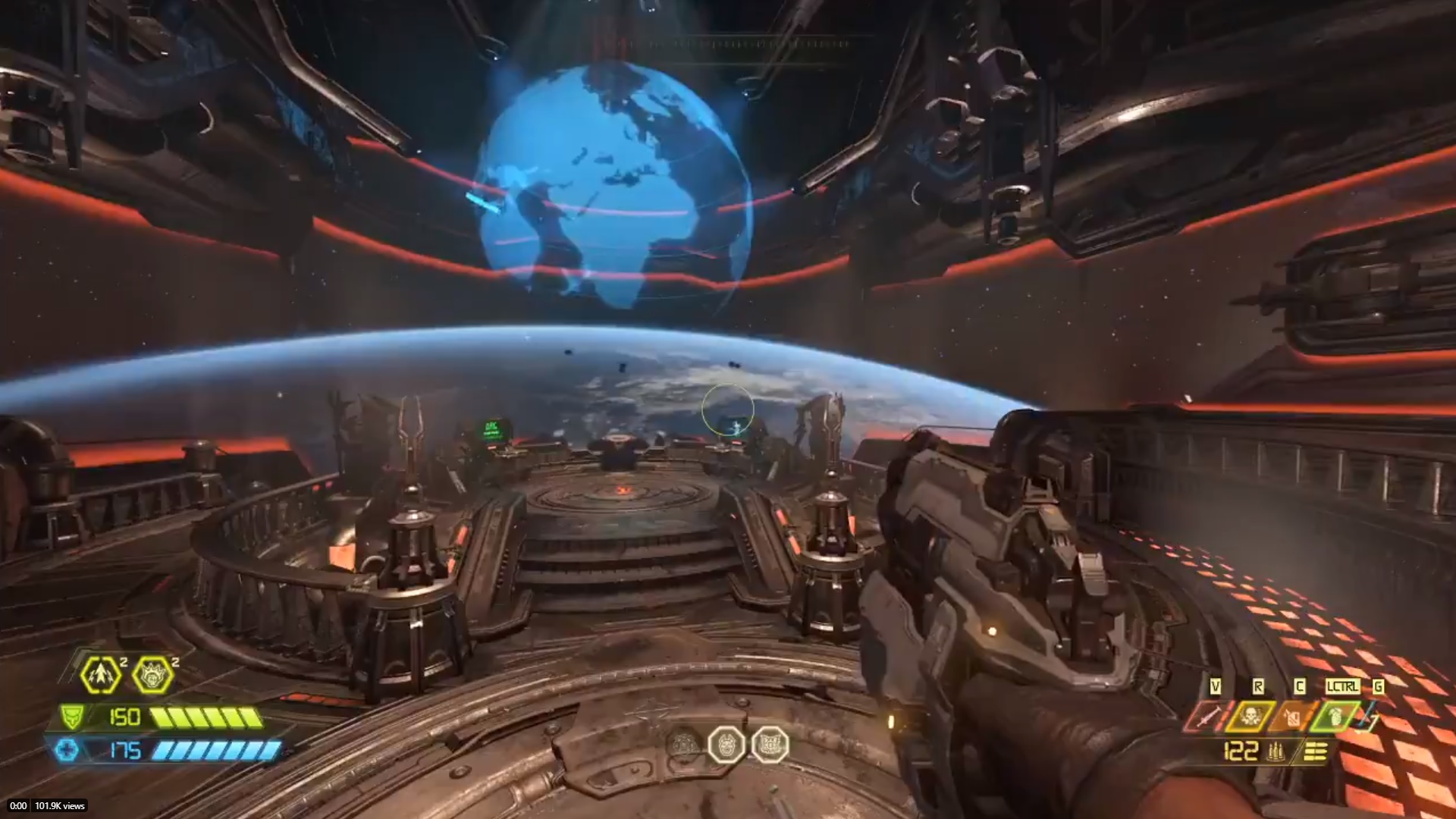The width and height of the screenshot is (1456, 819).
Task: Click the green armor shield icon
Action: pyautogui.click(x=72, y=717)
